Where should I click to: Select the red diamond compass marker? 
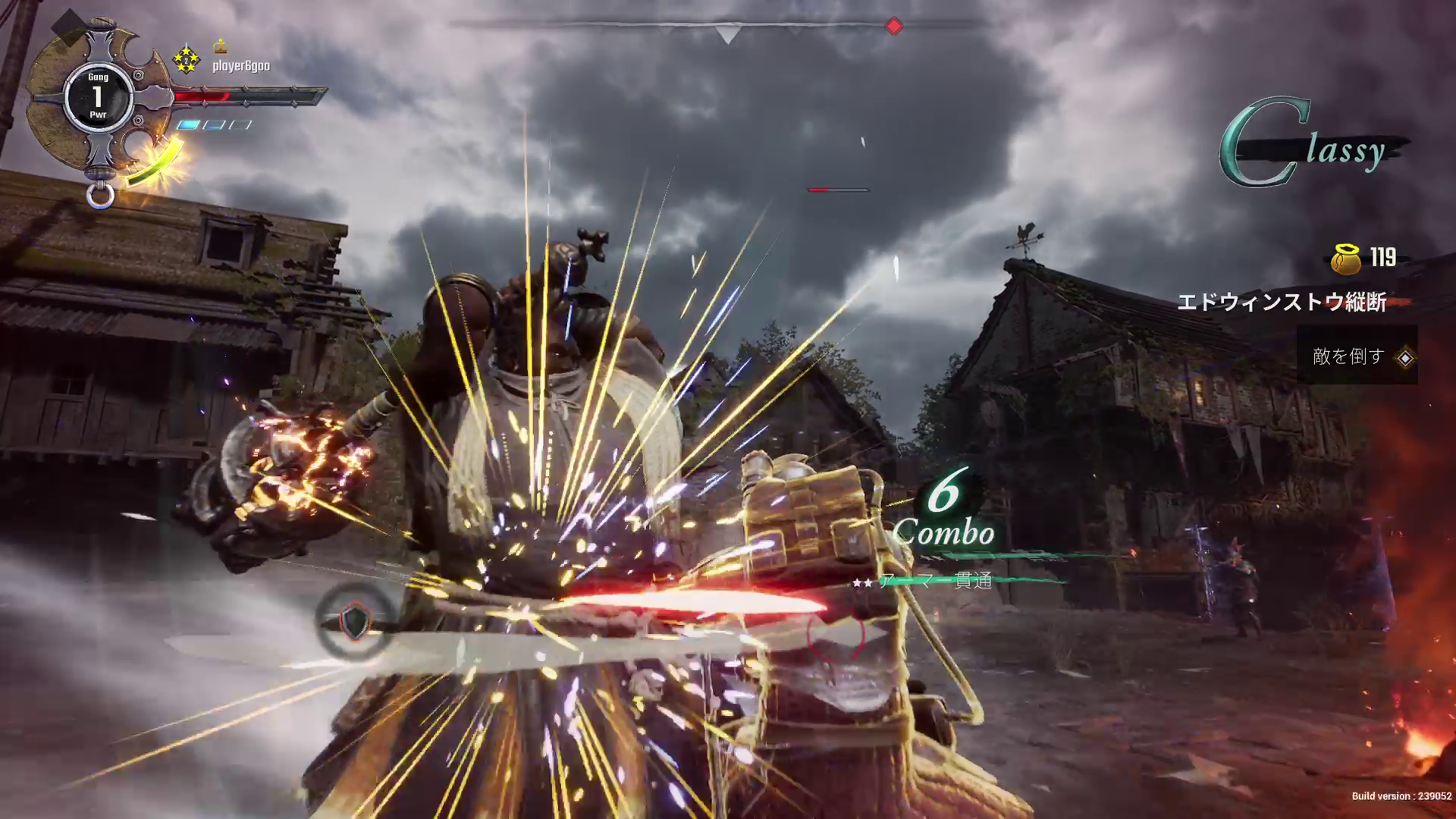(894, 27)
